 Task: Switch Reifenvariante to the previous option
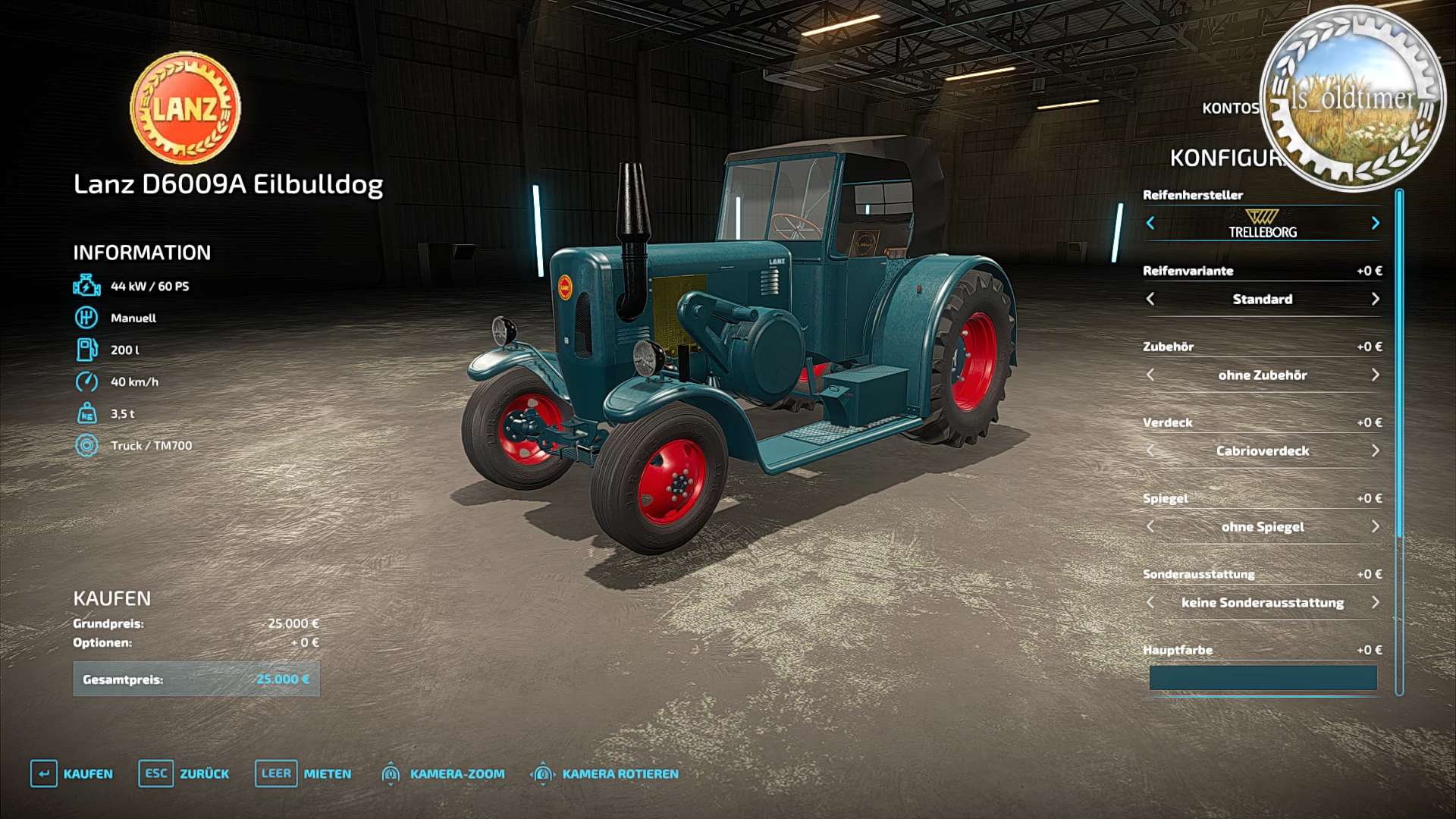click(1150, 299)
